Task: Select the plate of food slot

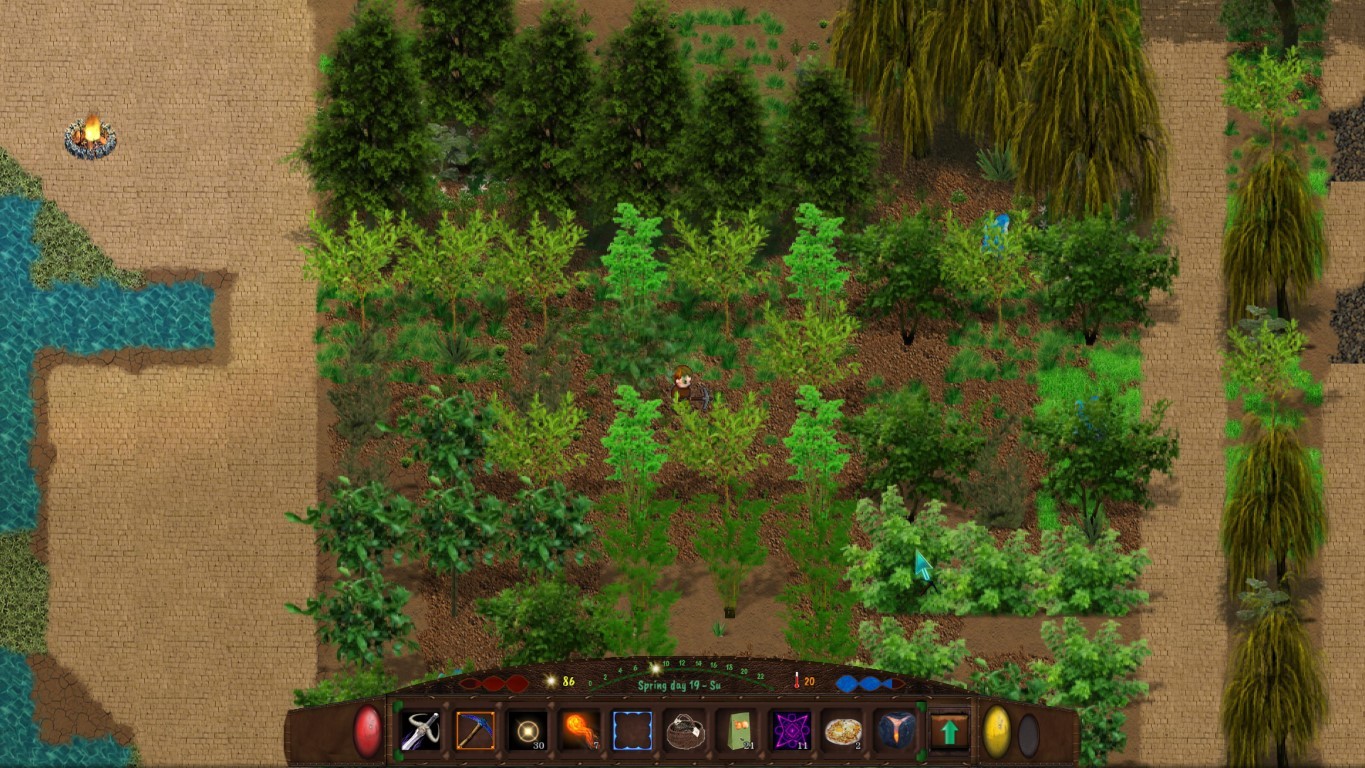Action: tap(843, 730)
